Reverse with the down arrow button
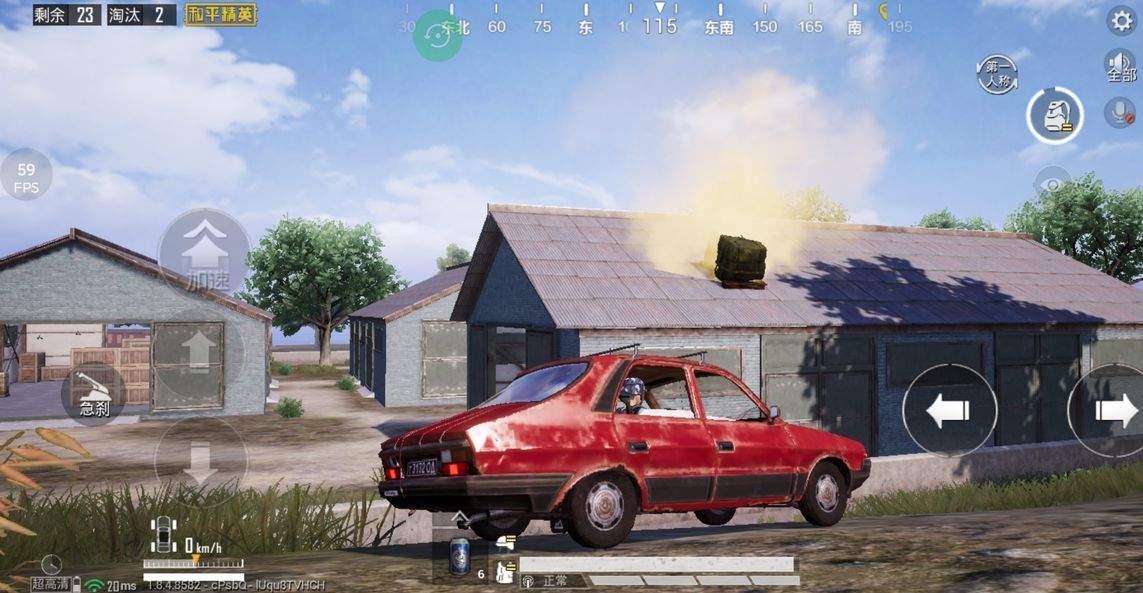Viewport: 1143px width, 593px height. pyautogui.click(x=199, y=463)
